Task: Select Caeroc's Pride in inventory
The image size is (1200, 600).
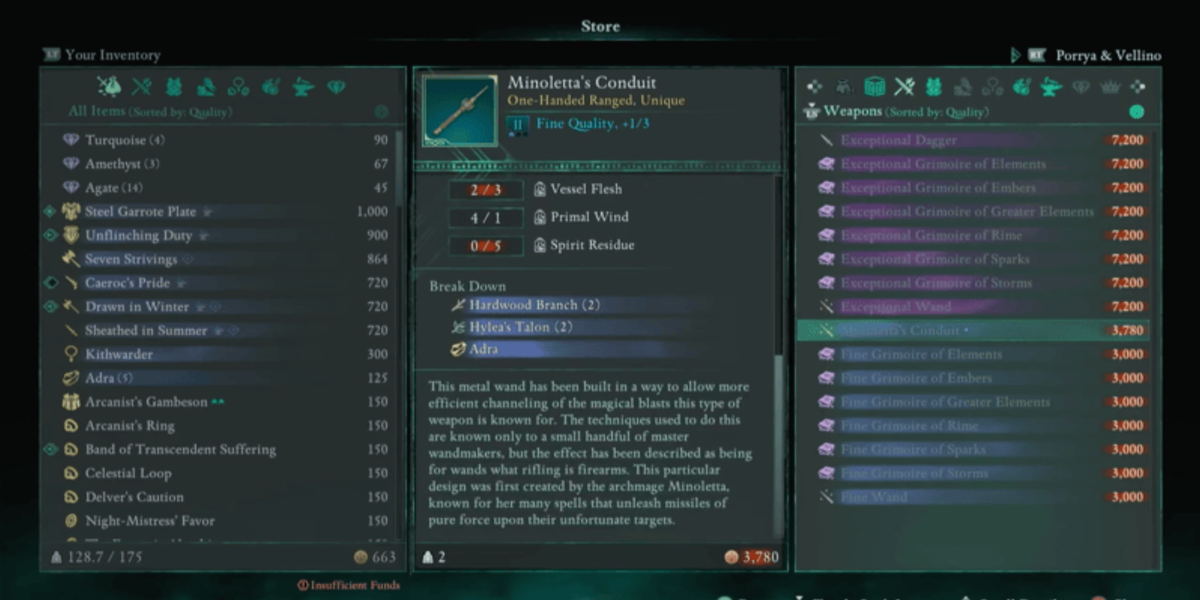Action: point(127,283)
